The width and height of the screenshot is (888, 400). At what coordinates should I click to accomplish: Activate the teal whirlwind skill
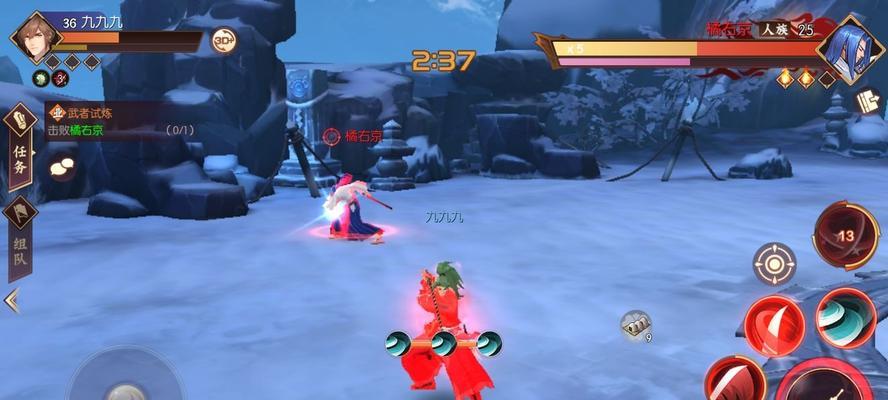pos(845,317)
